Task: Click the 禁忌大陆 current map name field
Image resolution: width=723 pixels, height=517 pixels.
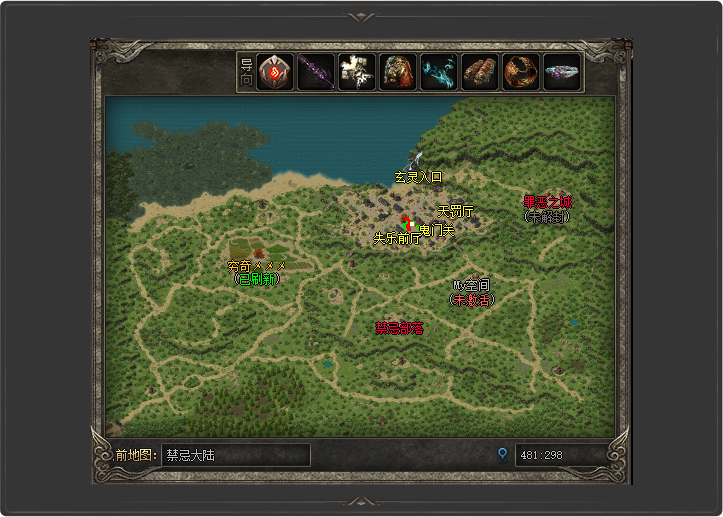Action: [235, 455]
